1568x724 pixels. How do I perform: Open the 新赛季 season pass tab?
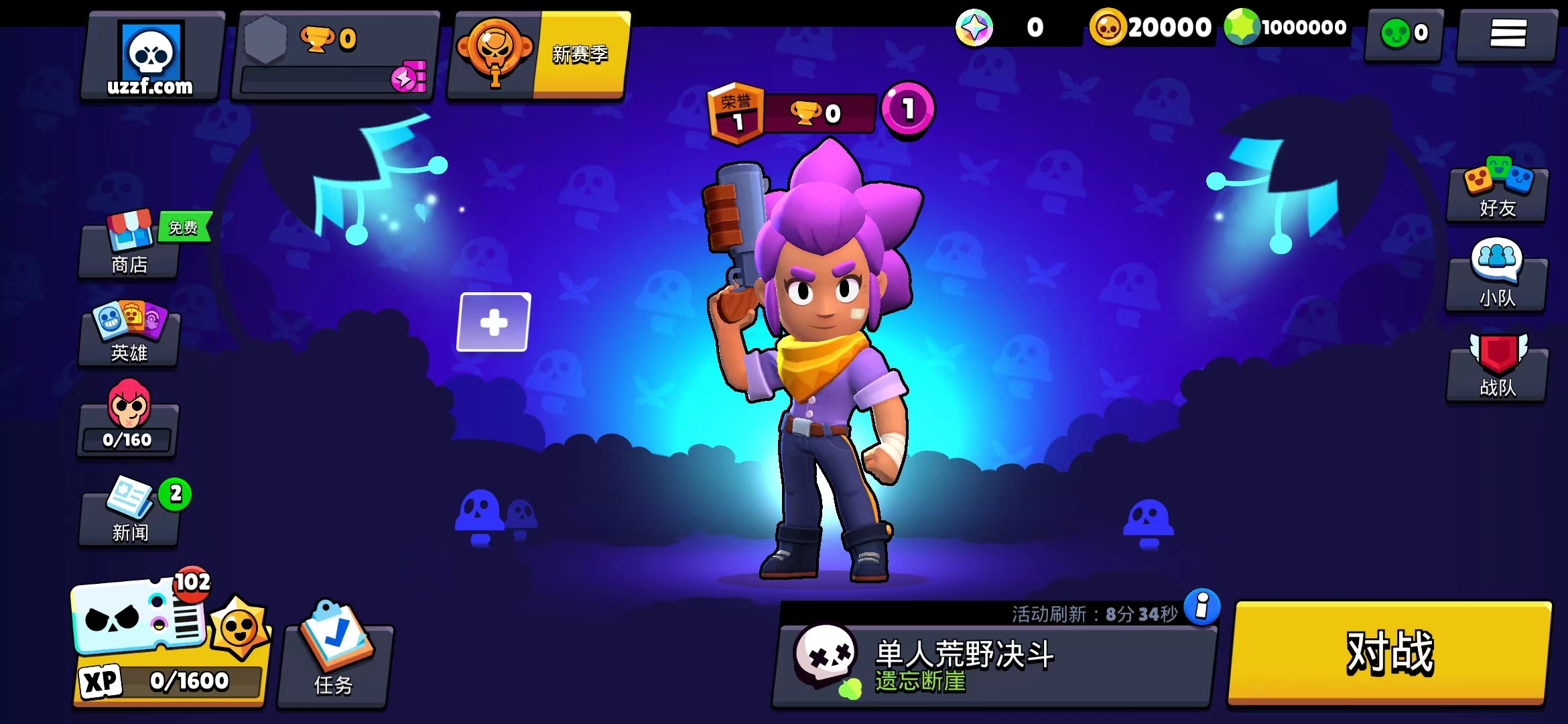pyautogui.click(x=580, y=57)
